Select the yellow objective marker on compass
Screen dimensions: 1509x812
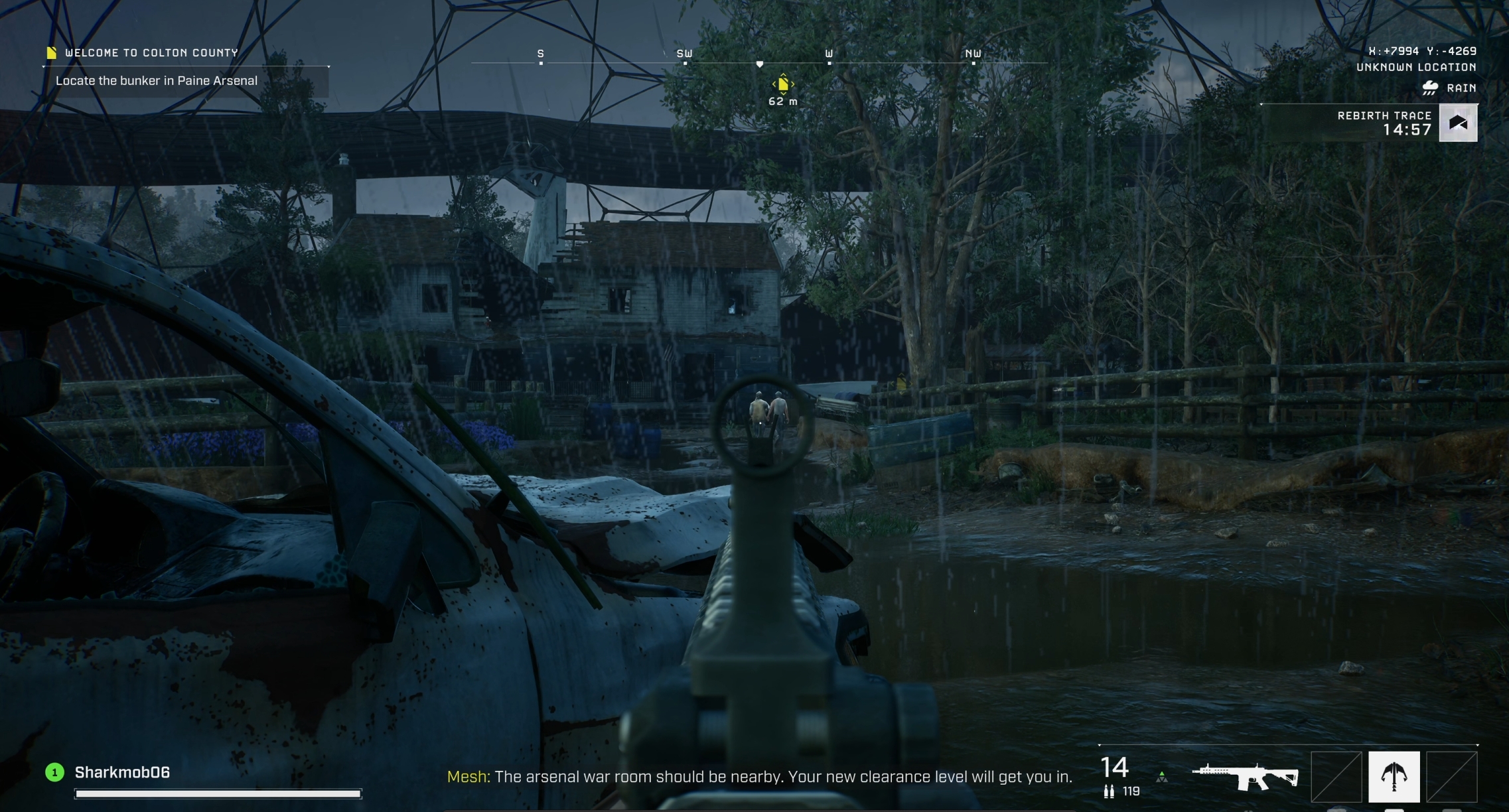pyautogui.click(x=783, y=84)
